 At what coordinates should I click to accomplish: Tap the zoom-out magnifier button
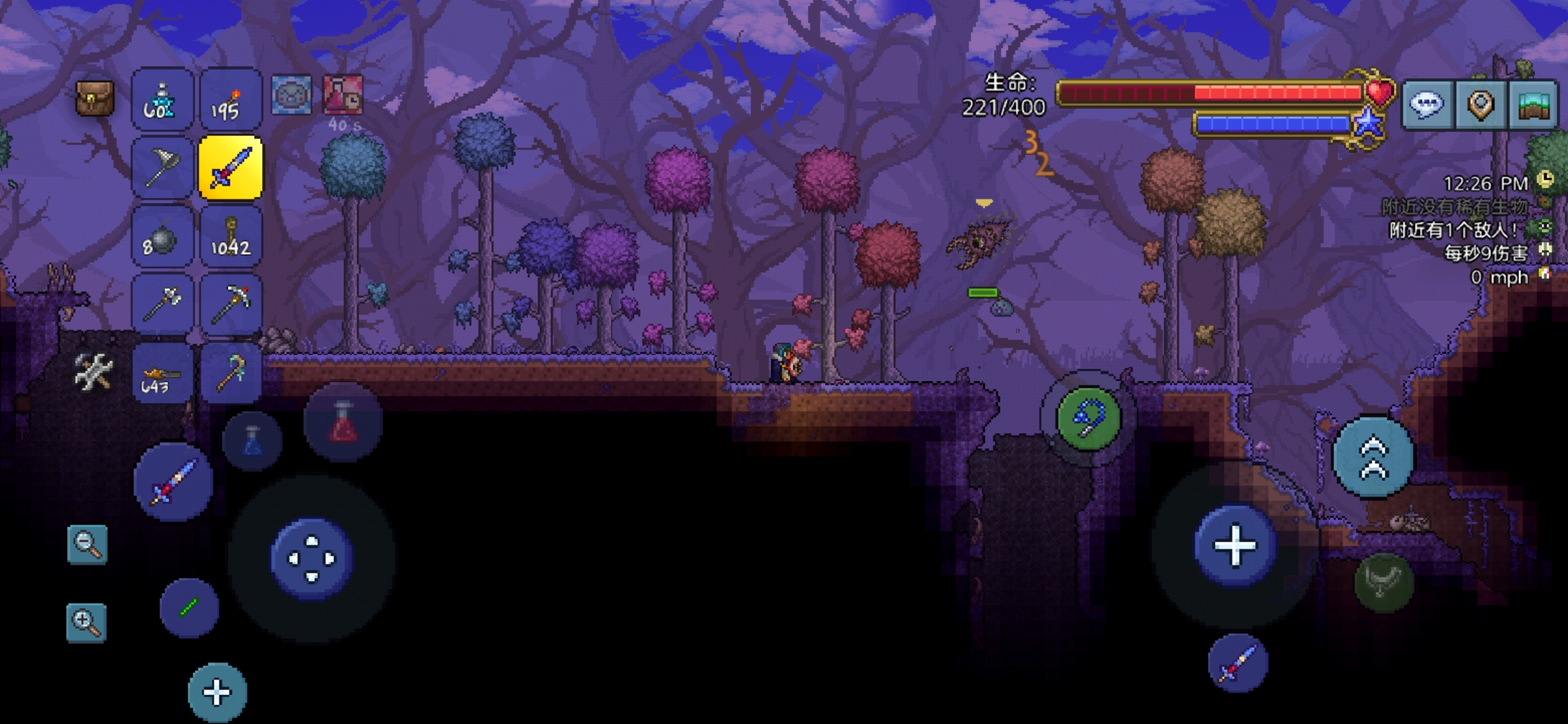(87, 544)
